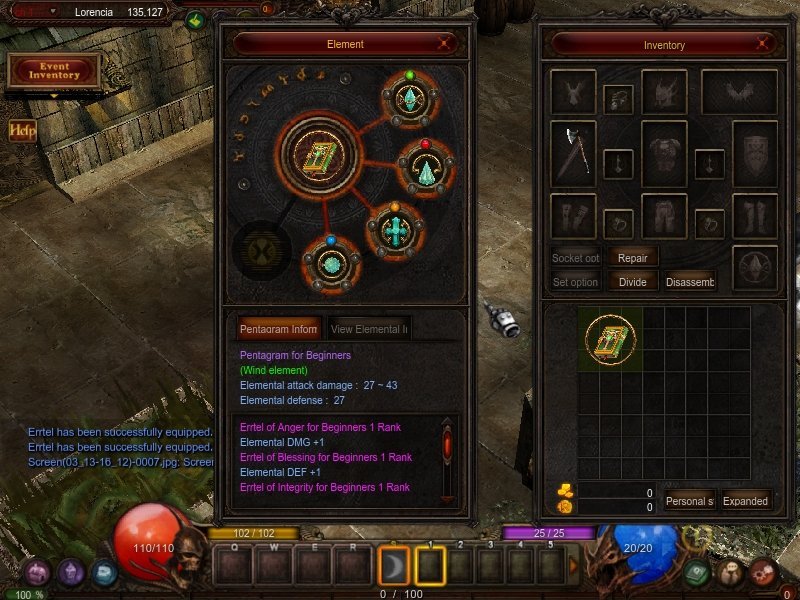Click the green arrow button beside coordinates
The height and width of the screenshot is (600, 800).
pyautogui.click(x=195, y=18)
